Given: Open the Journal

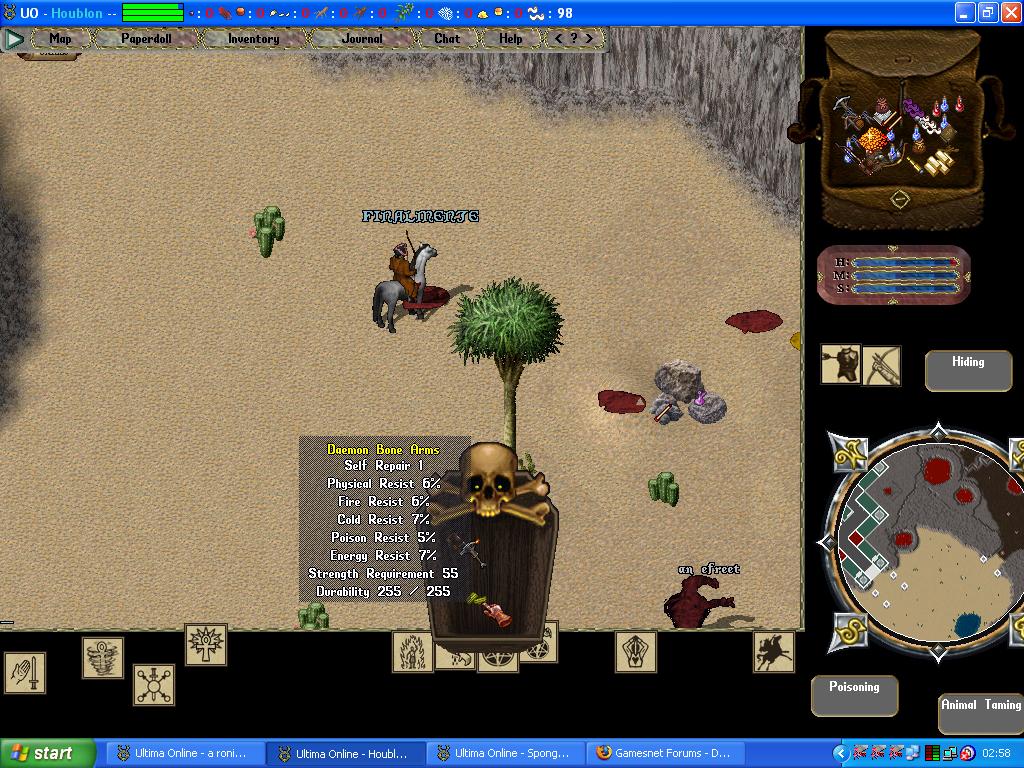Looking at the screenshot, I should point(361,39).
